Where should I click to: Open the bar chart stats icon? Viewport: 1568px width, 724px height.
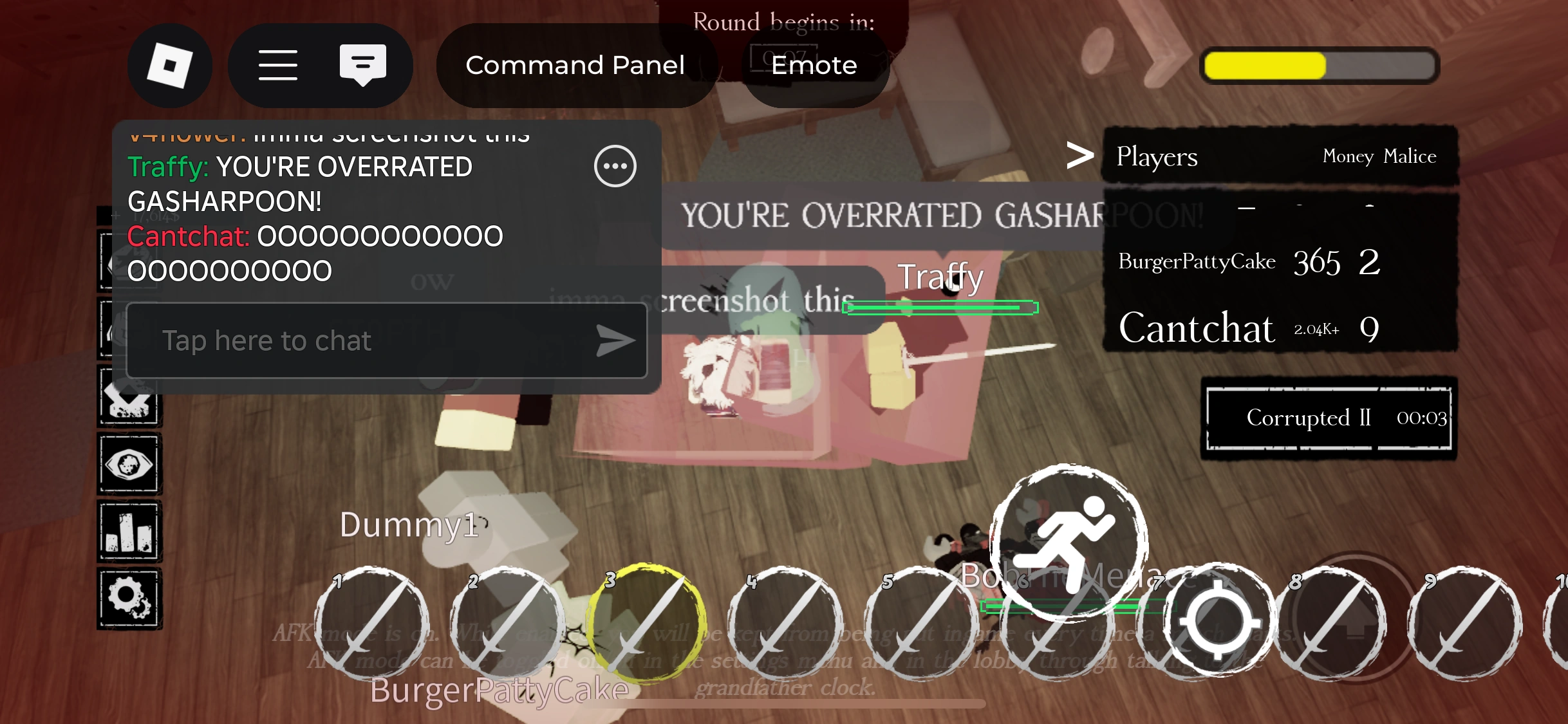129,531
